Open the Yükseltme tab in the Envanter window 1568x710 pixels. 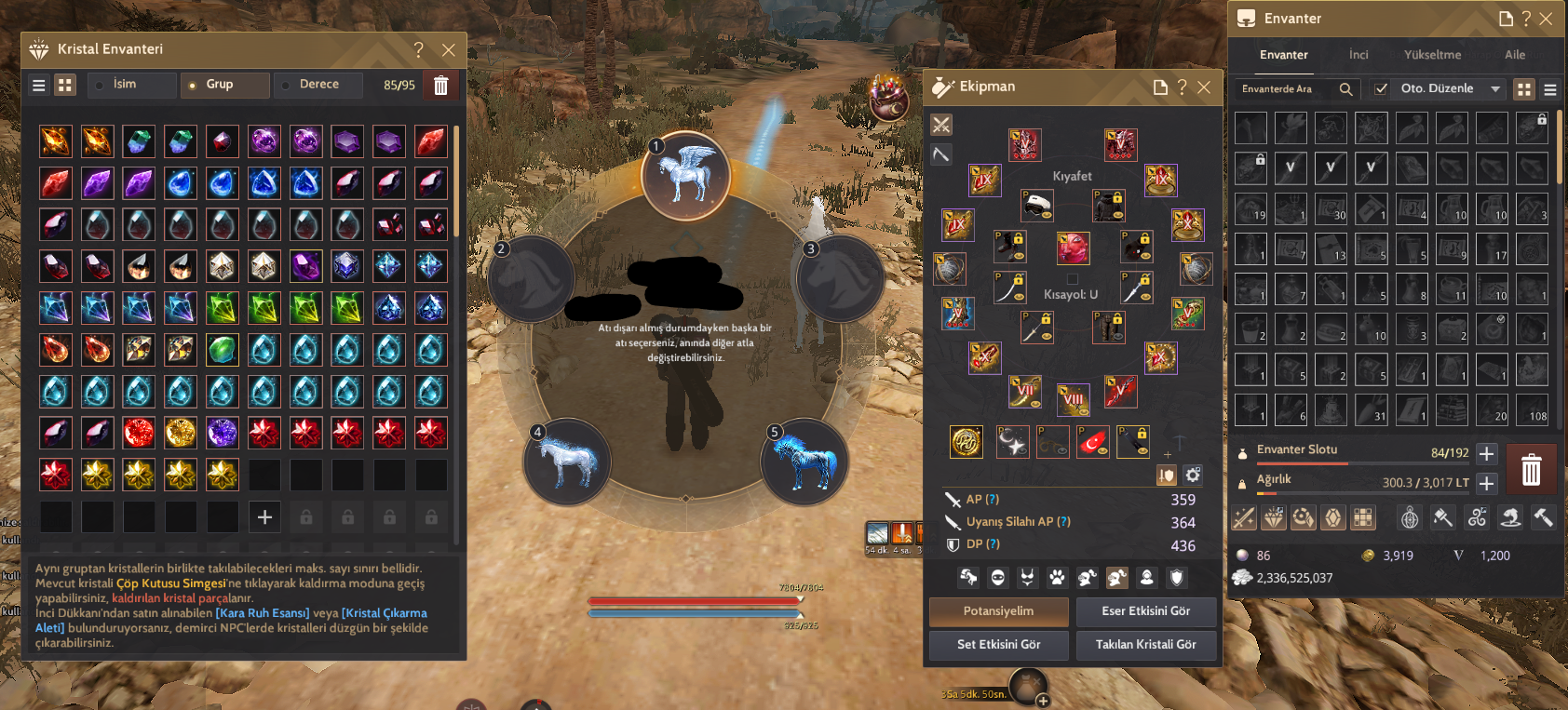click(1432, 55)
